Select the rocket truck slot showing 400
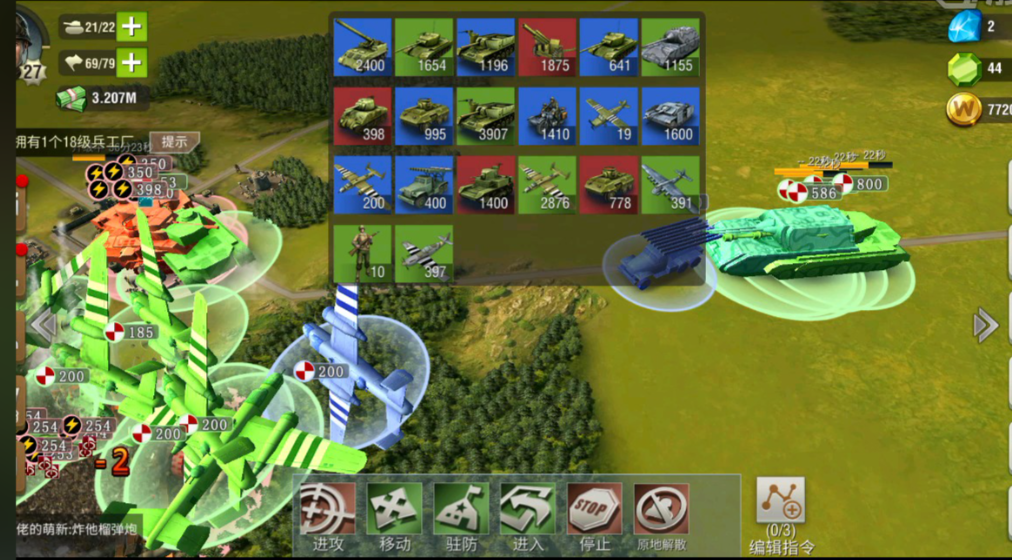Screen dimensions: 1012x560 click(x=424, y=184)
